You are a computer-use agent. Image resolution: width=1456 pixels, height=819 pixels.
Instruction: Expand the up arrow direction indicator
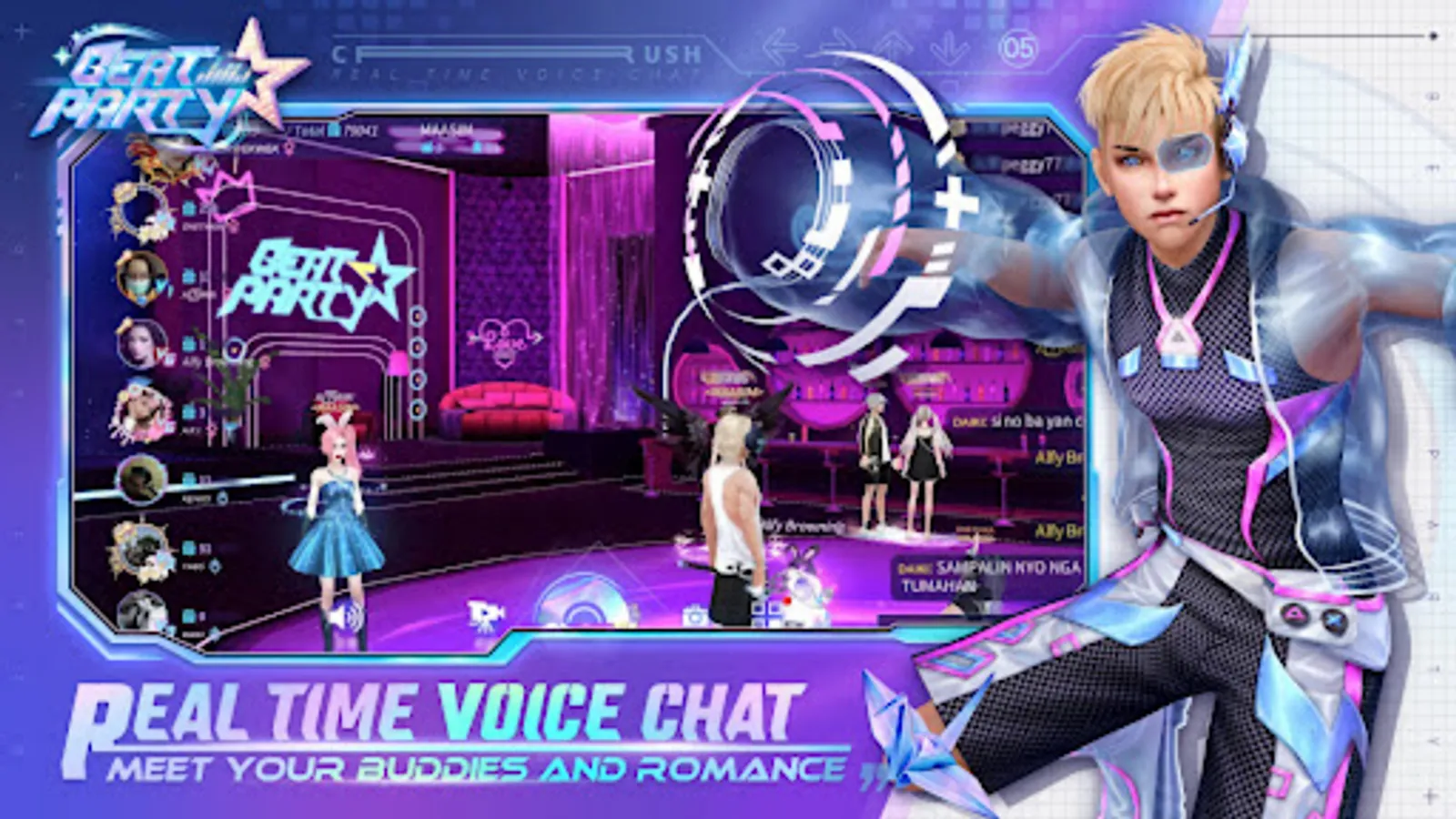[x=893, y=44]
